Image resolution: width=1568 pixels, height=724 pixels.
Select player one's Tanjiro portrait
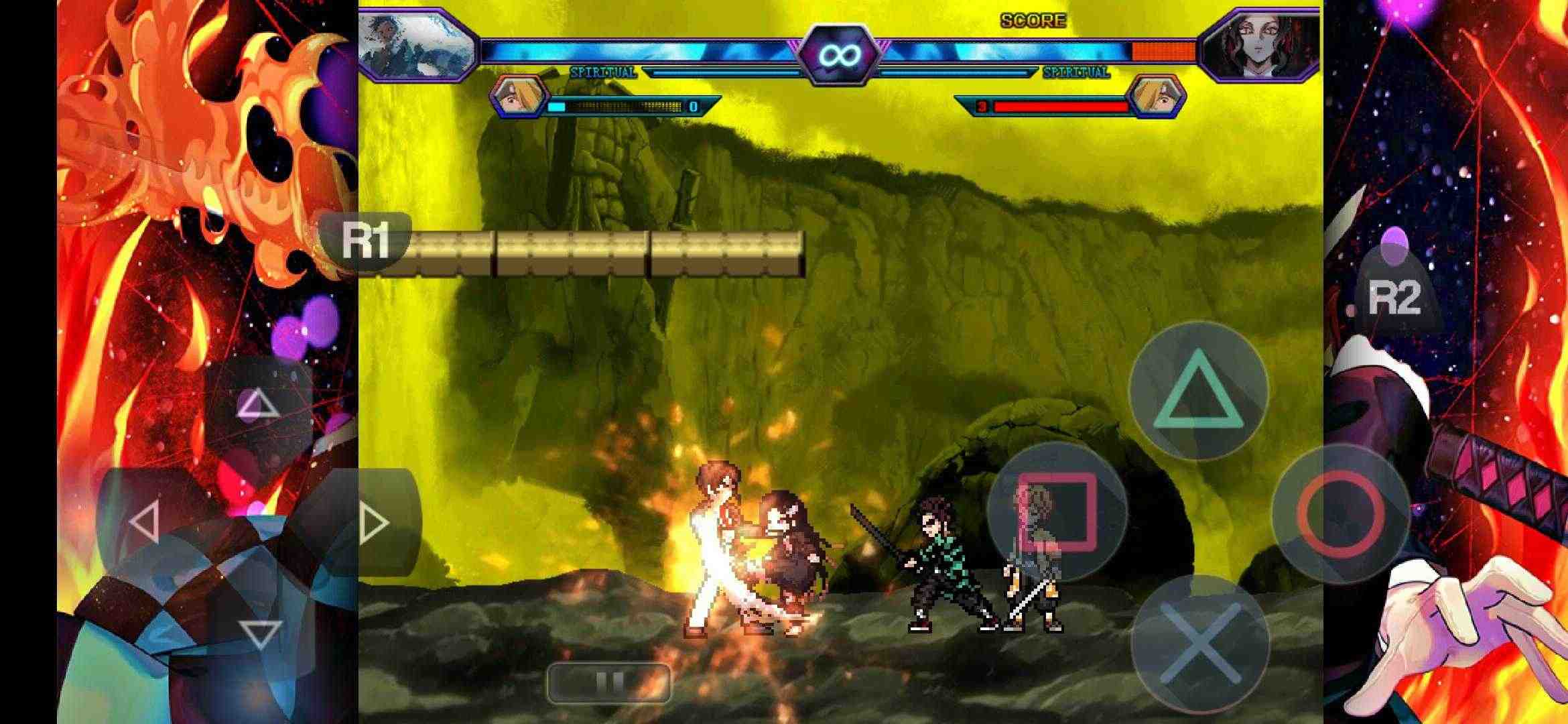[413, 42]
